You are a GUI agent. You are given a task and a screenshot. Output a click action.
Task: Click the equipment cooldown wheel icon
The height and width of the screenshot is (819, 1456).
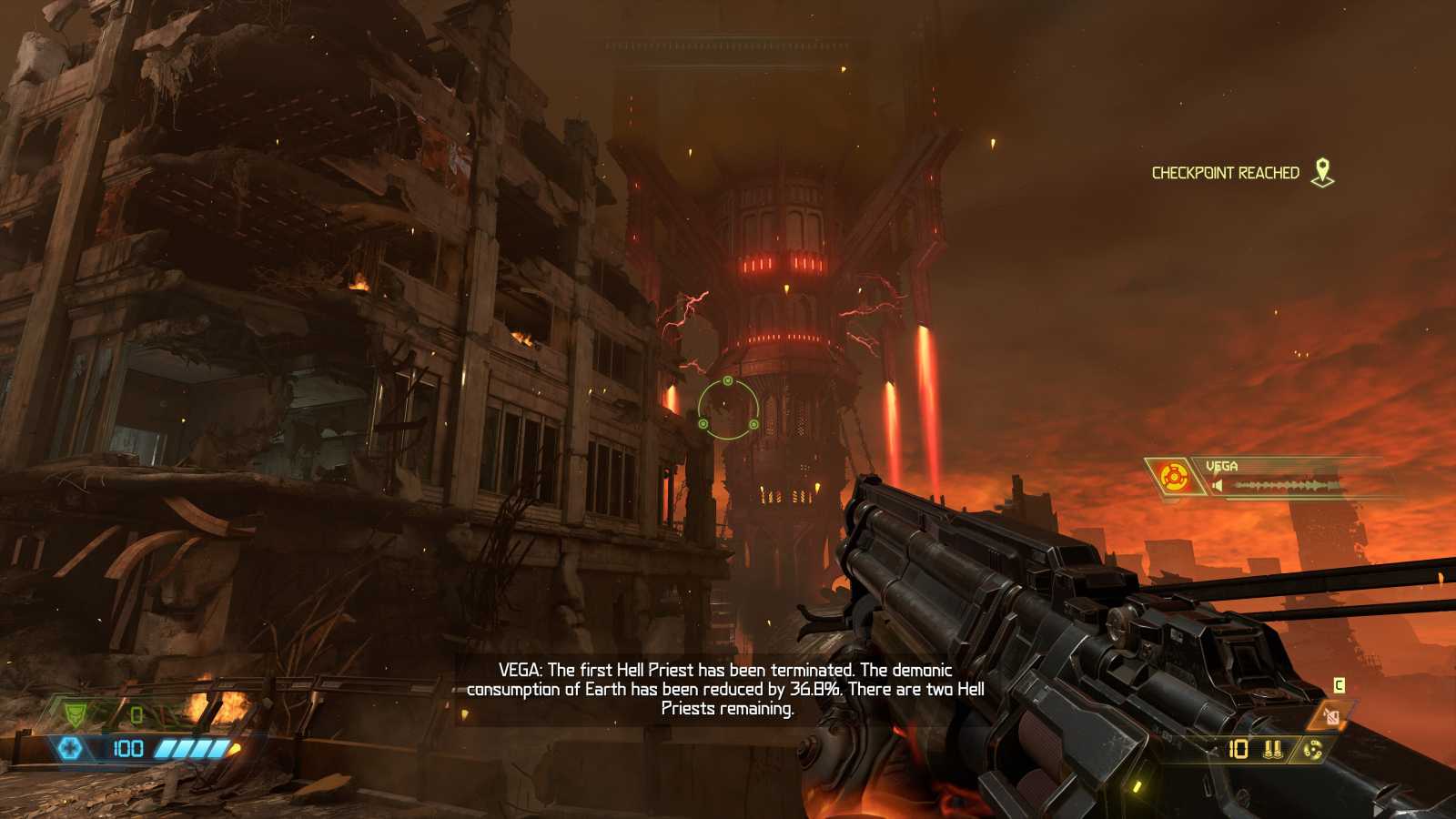click(1312, 749)
